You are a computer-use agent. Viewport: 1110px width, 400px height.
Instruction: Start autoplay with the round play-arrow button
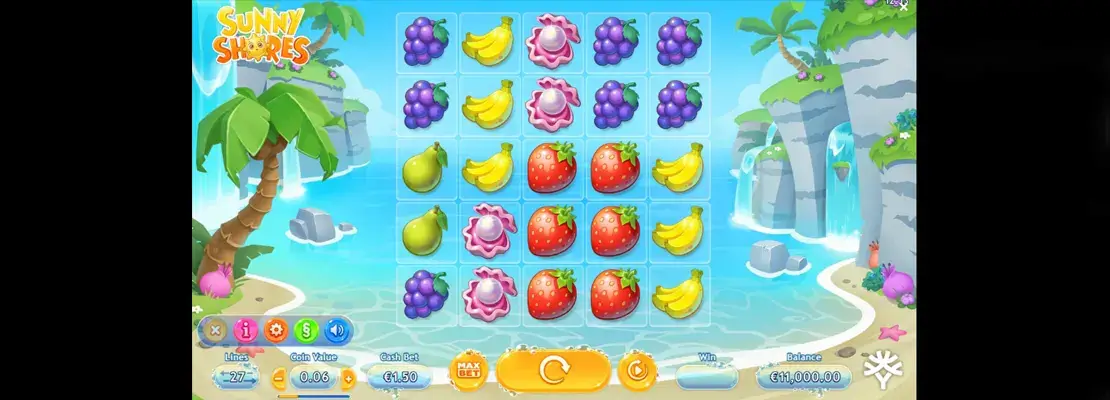[636, 371]
